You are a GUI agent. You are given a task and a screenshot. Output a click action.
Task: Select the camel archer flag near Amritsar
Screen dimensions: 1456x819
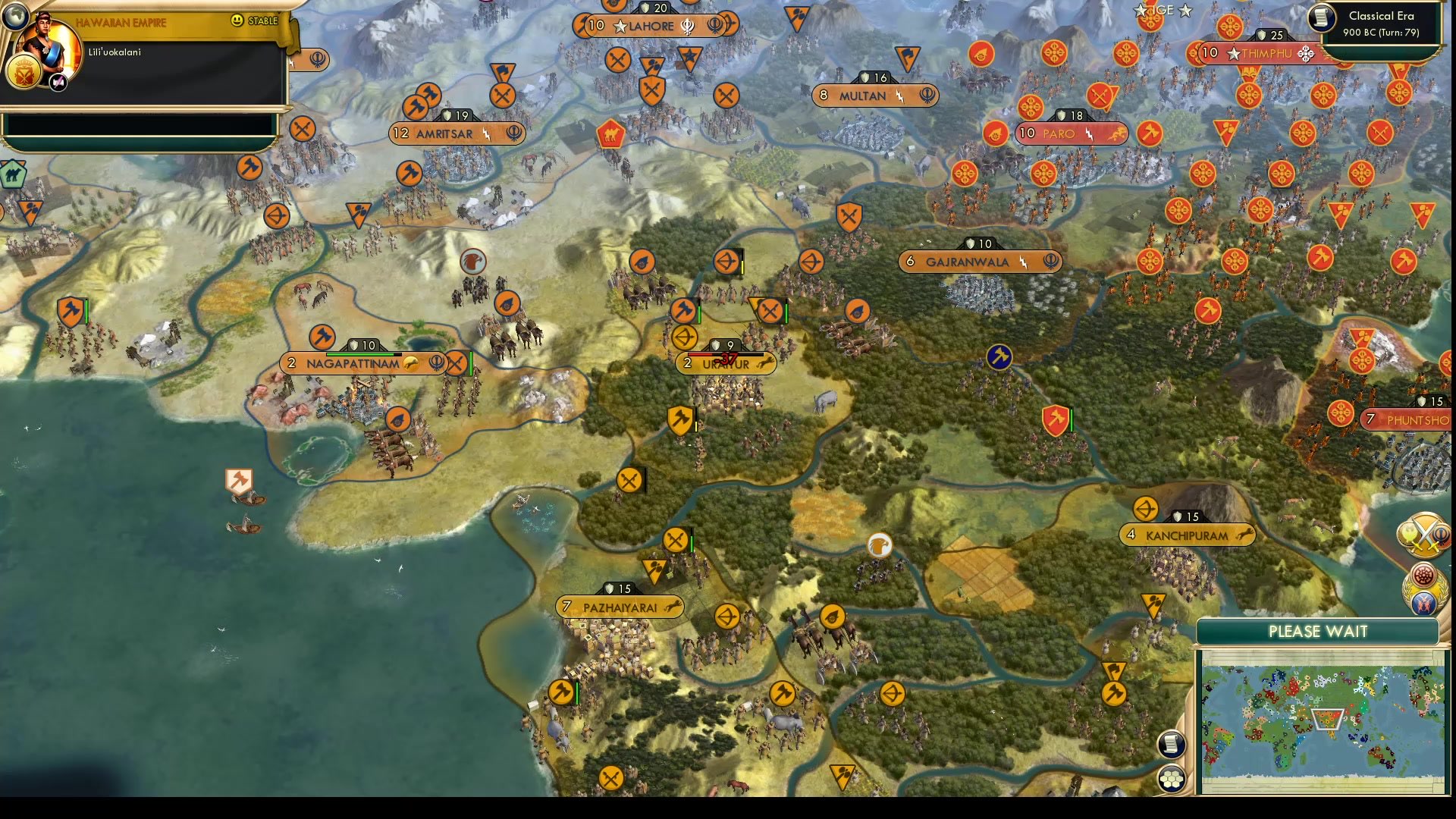[610, 135]
